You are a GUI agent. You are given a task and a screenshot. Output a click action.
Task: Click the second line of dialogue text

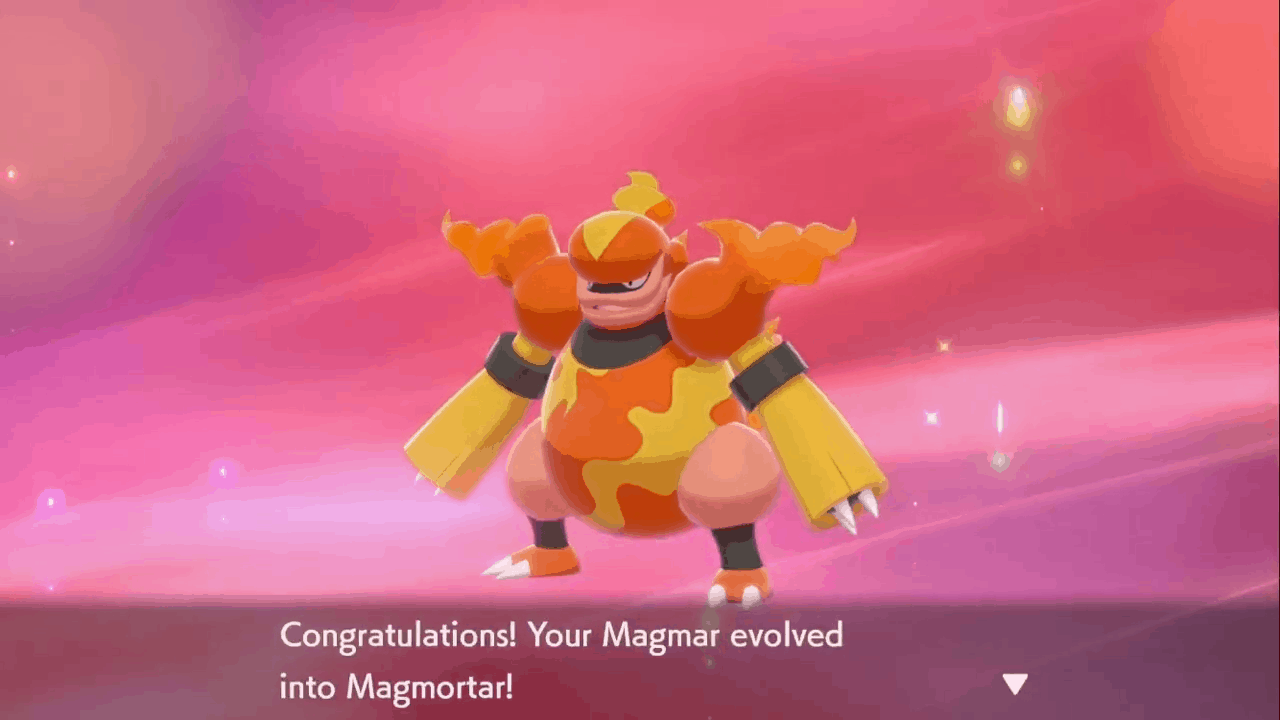pos(395,688)
